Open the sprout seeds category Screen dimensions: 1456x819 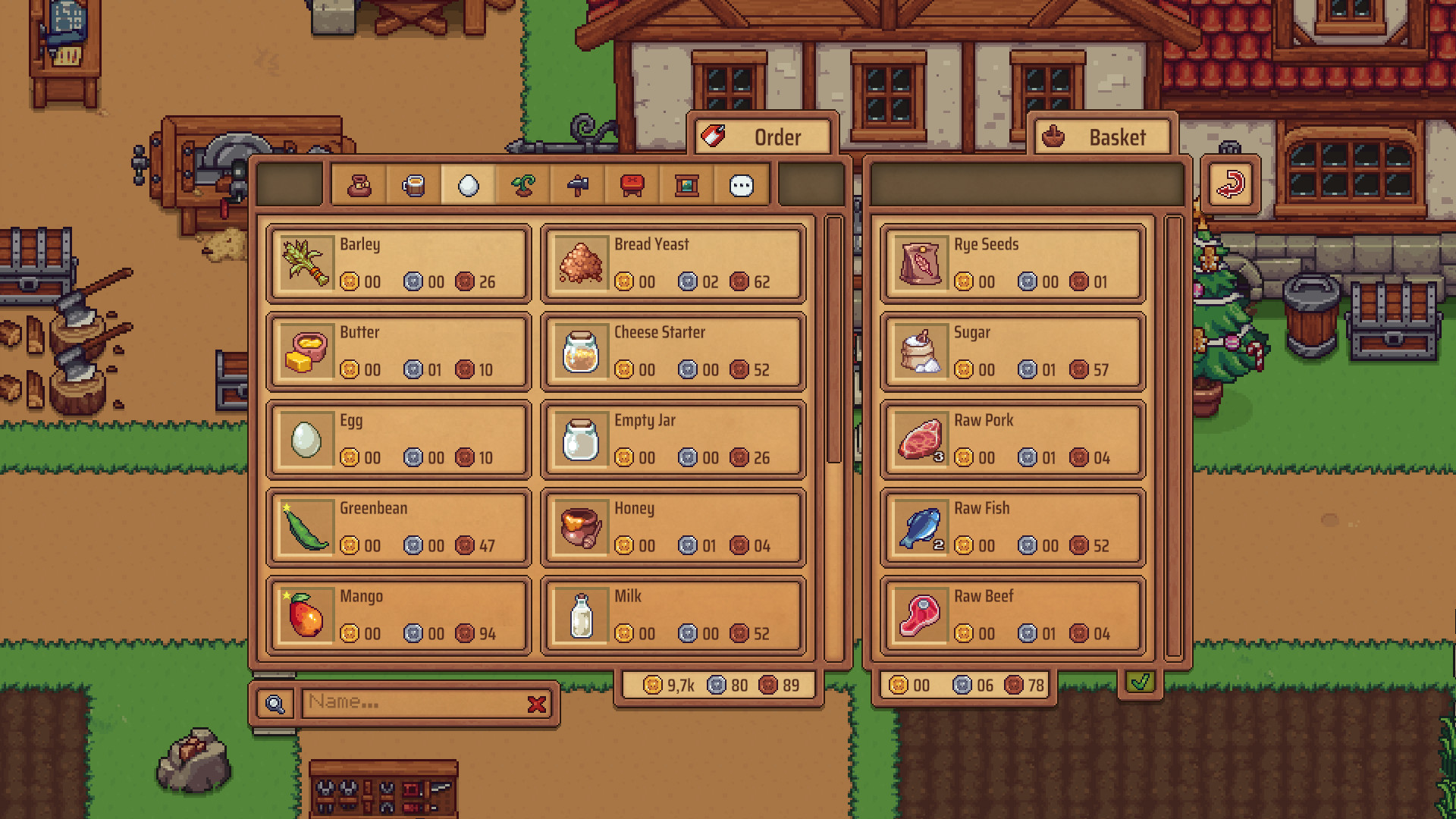522,184
